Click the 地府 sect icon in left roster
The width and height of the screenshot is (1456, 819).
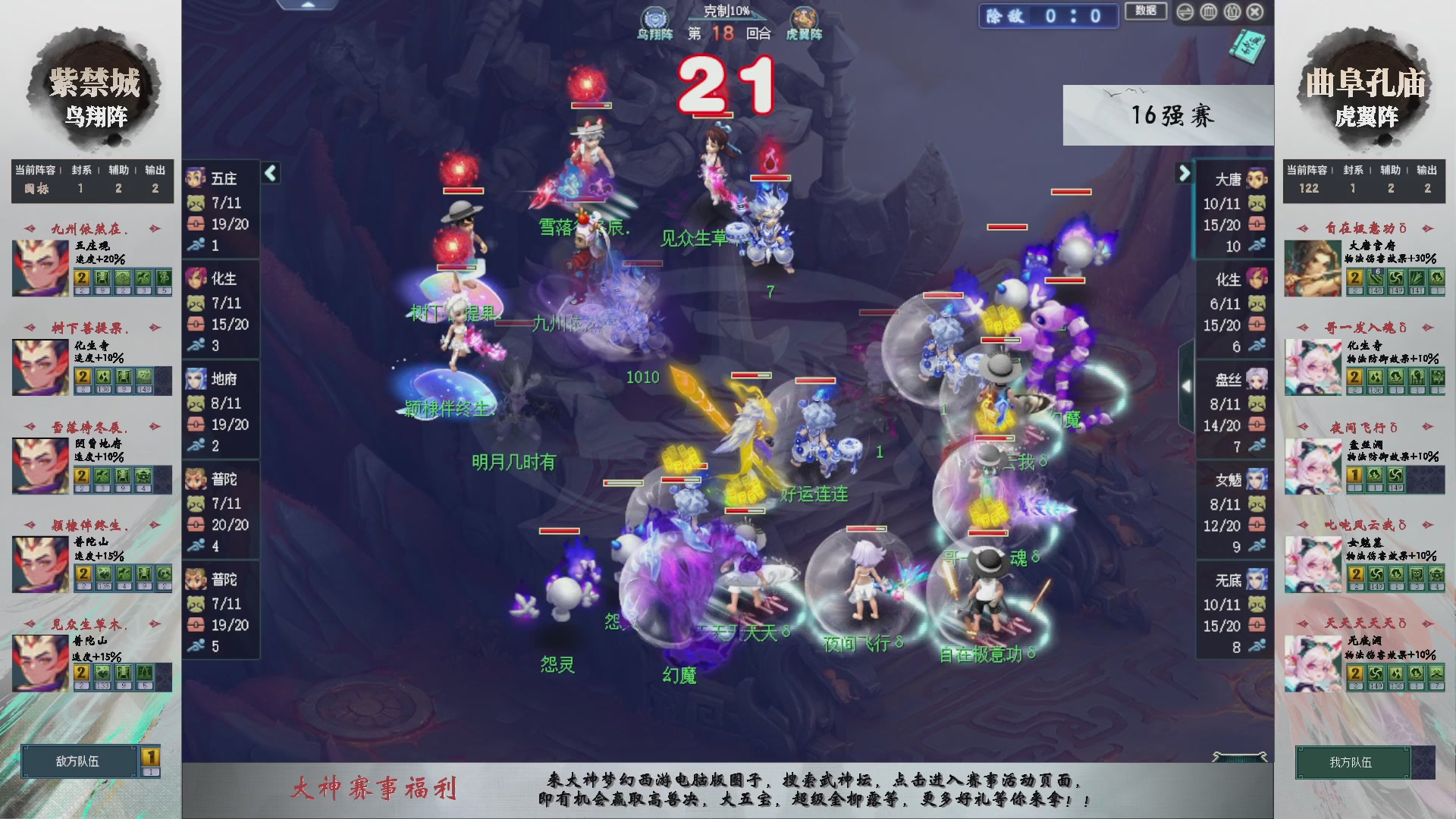(x=196, y=378)
